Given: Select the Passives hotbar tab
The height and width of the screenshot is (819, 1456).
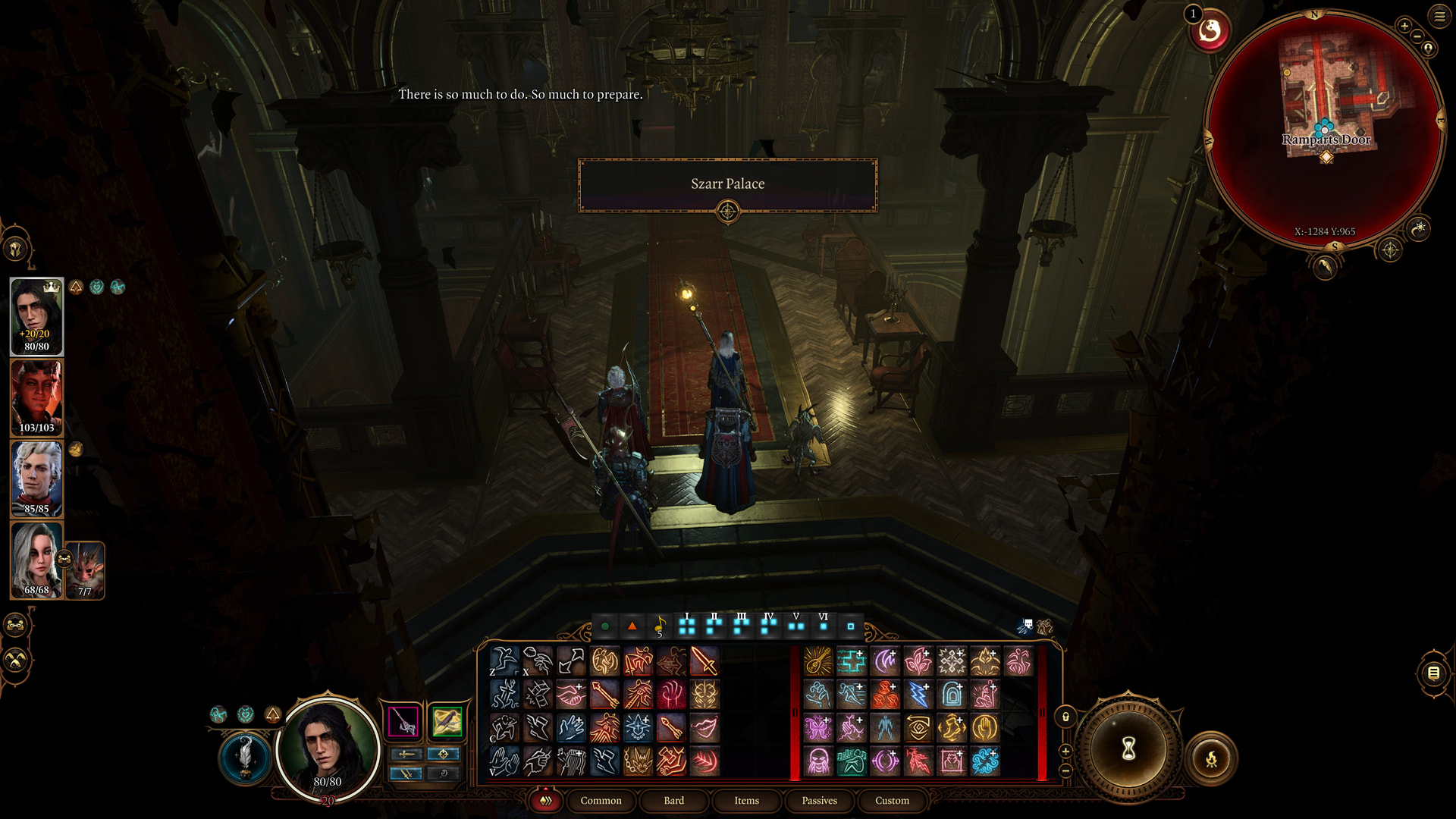Looking at the screenshot, I should click(819, 801).
